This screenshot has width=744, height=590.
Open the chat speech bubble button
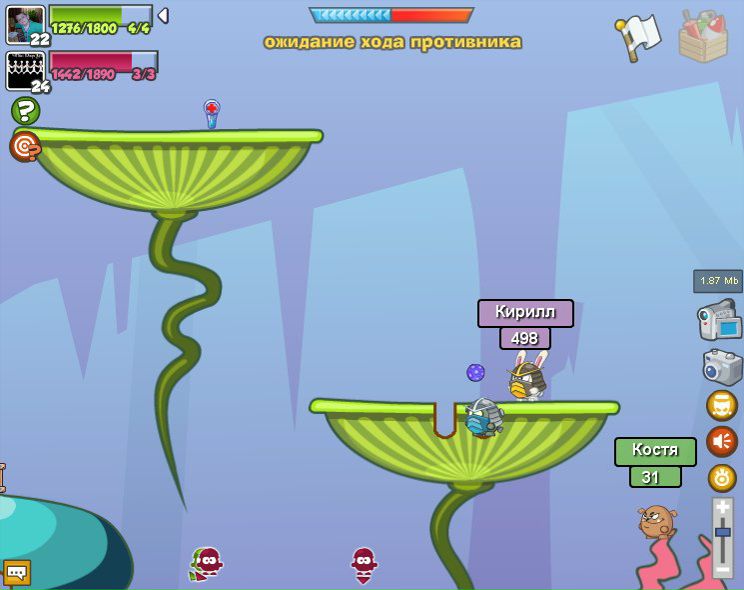(17, 572)
